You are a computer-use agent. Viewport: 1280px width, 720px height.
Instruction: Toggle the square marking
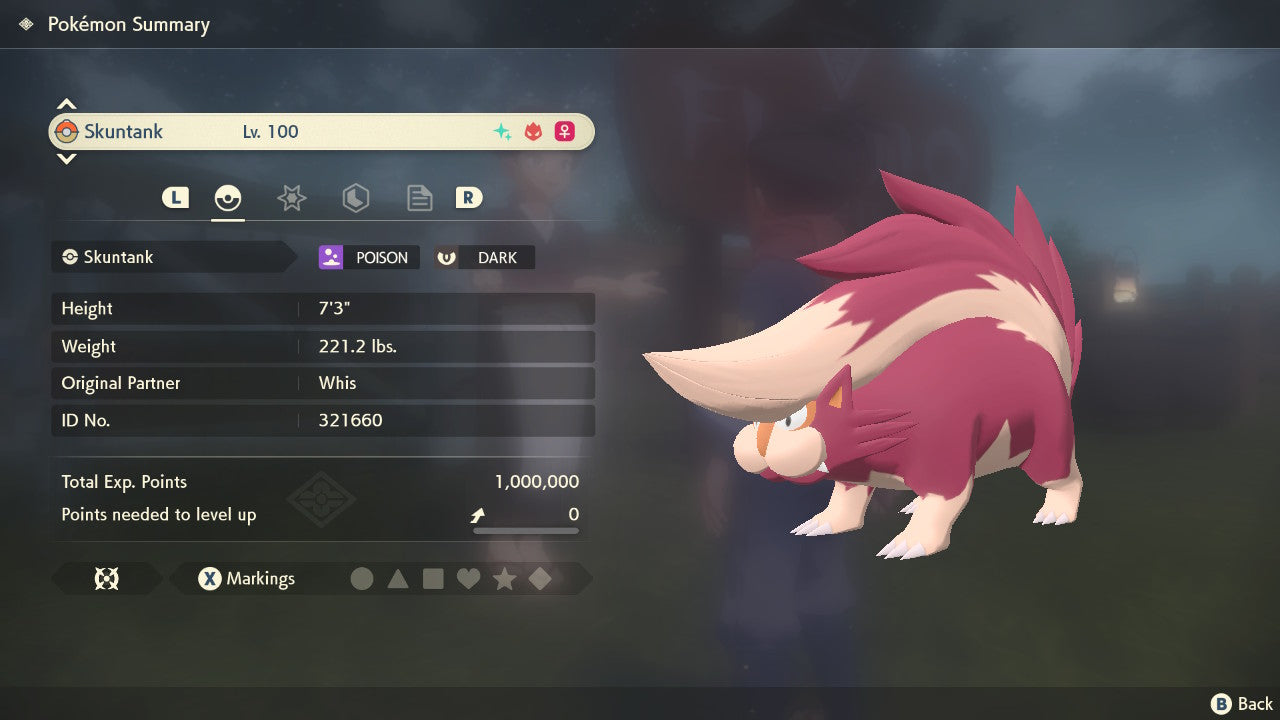click(433, 579)
